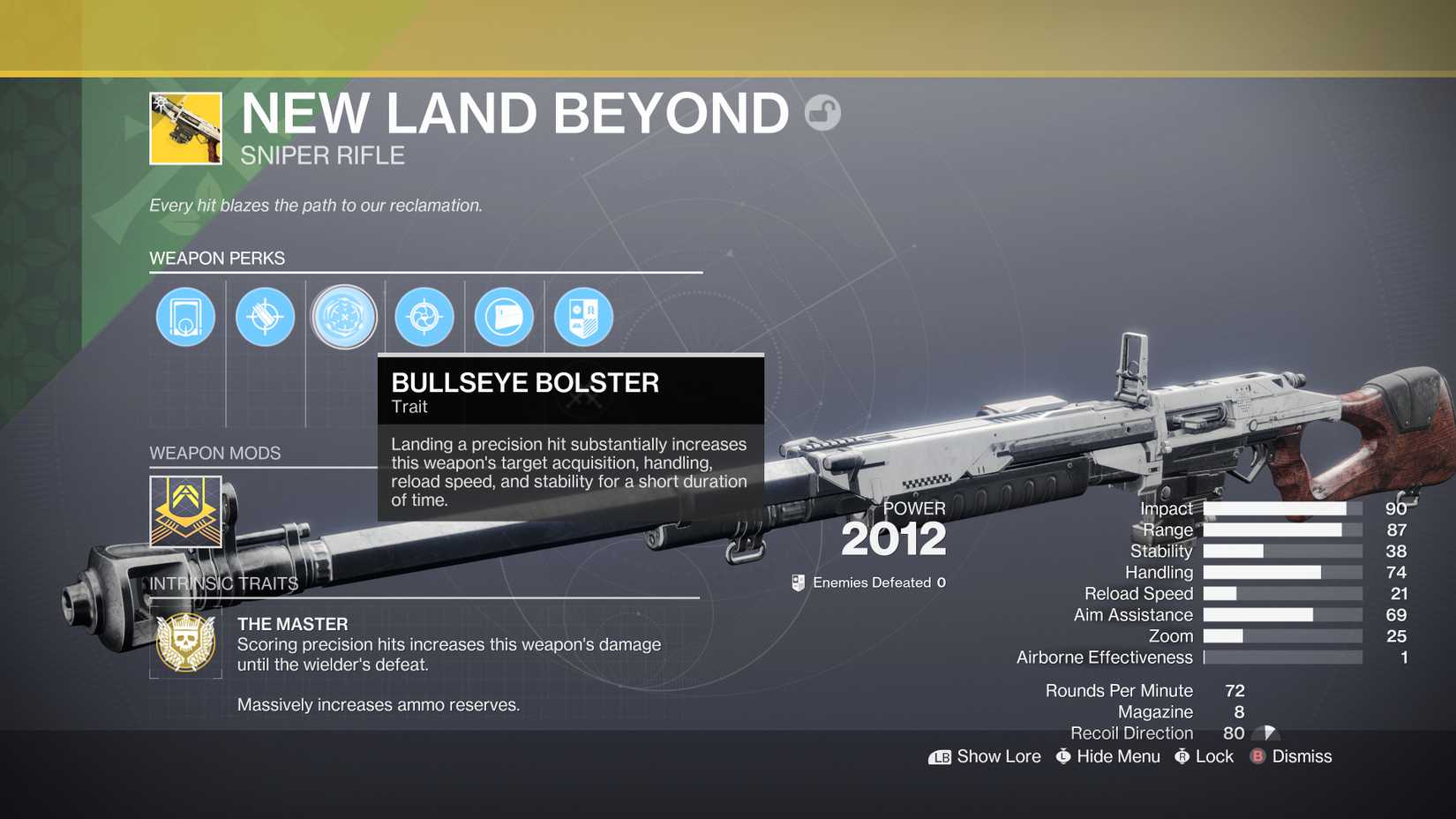This screenshot has width=1456, height=819.
Task: Open the weapon mod slot
Action: [x=185, y=512]
